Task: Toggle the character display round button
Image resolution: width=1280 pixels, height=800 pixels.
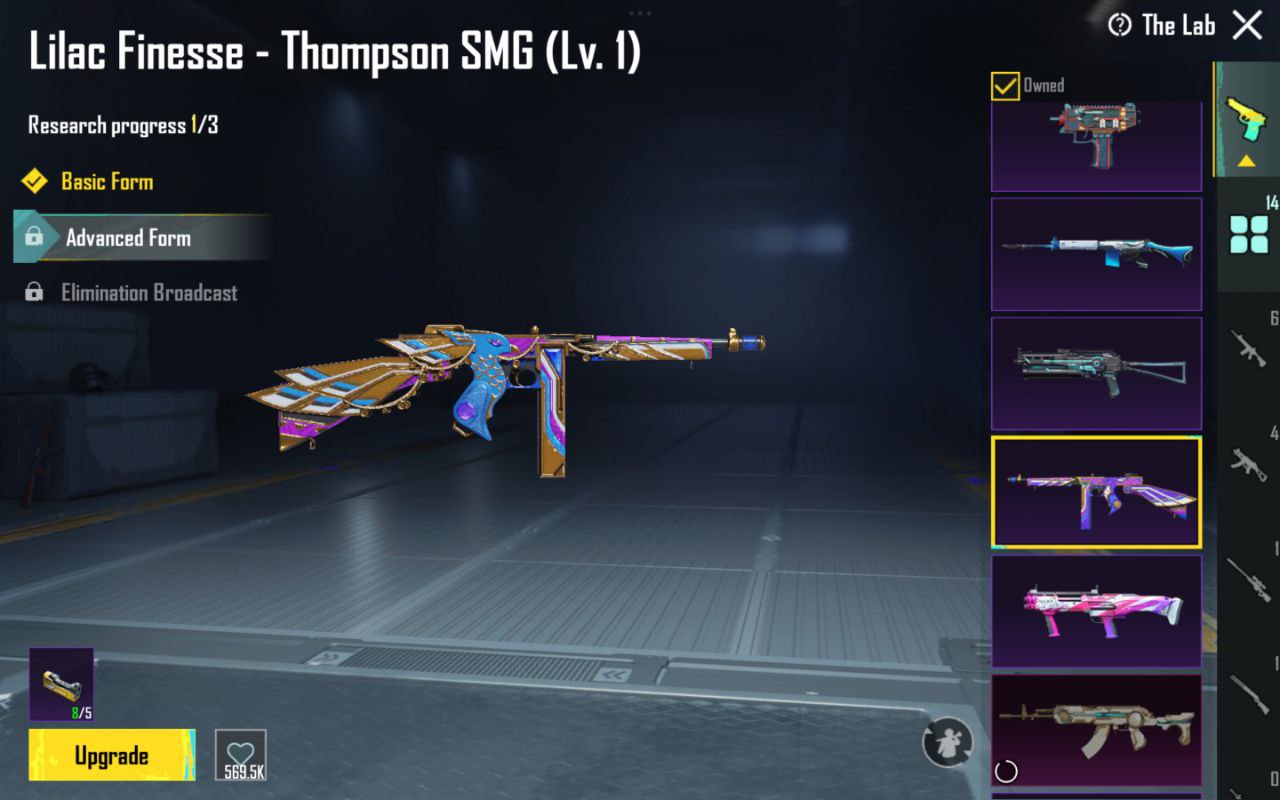Action: pyautogui.click(x=947, y=742)
